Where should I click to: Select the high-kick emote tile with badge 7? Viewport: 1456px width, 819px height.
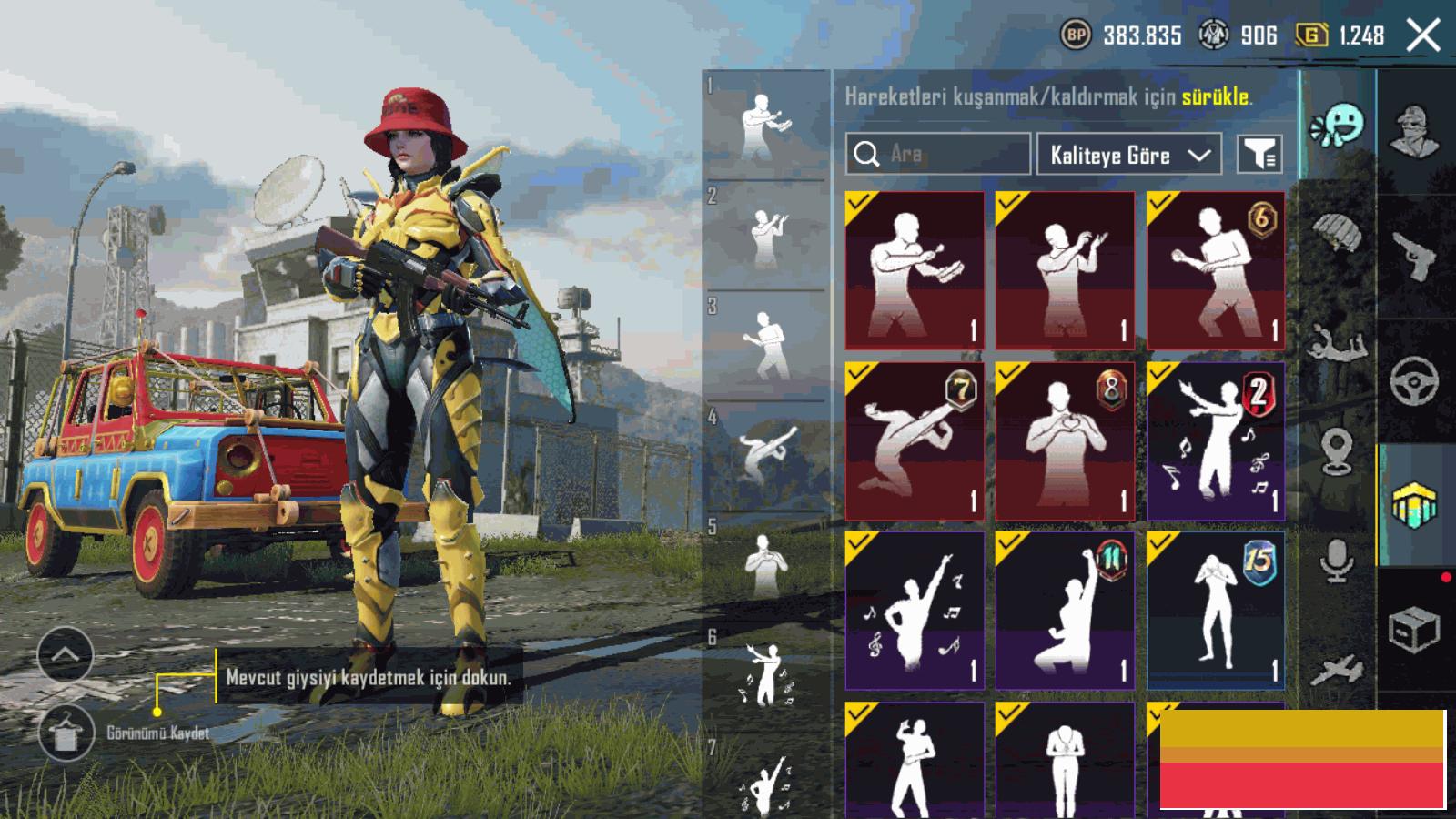915,441
